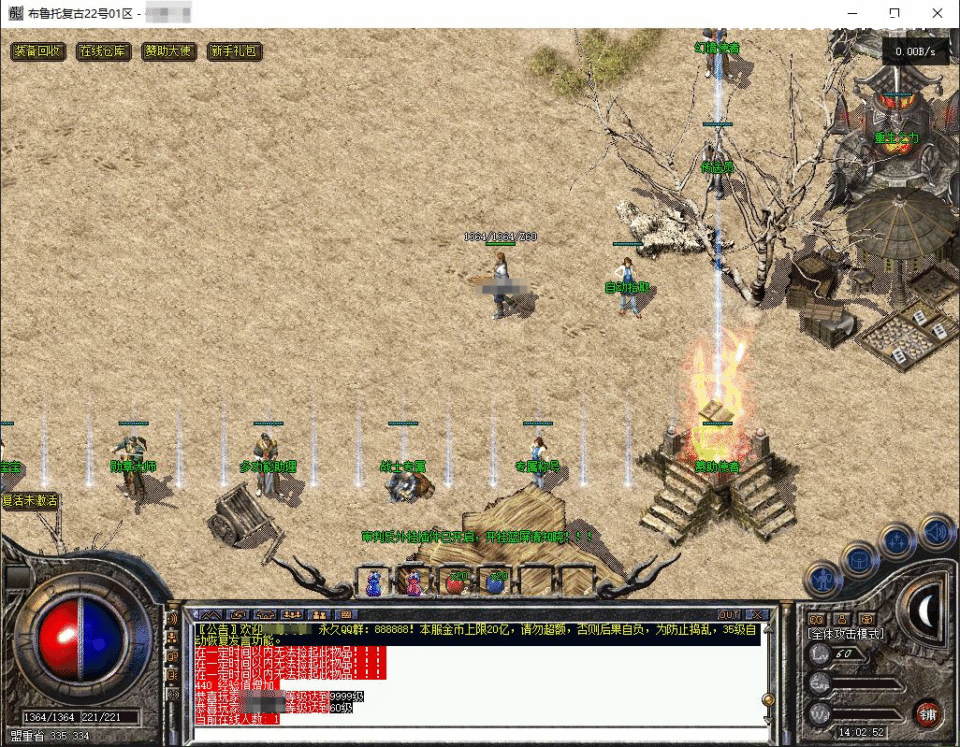Use the red round potion in belt
Viewport: 960px width, 747px height.
tap(455, 582)
